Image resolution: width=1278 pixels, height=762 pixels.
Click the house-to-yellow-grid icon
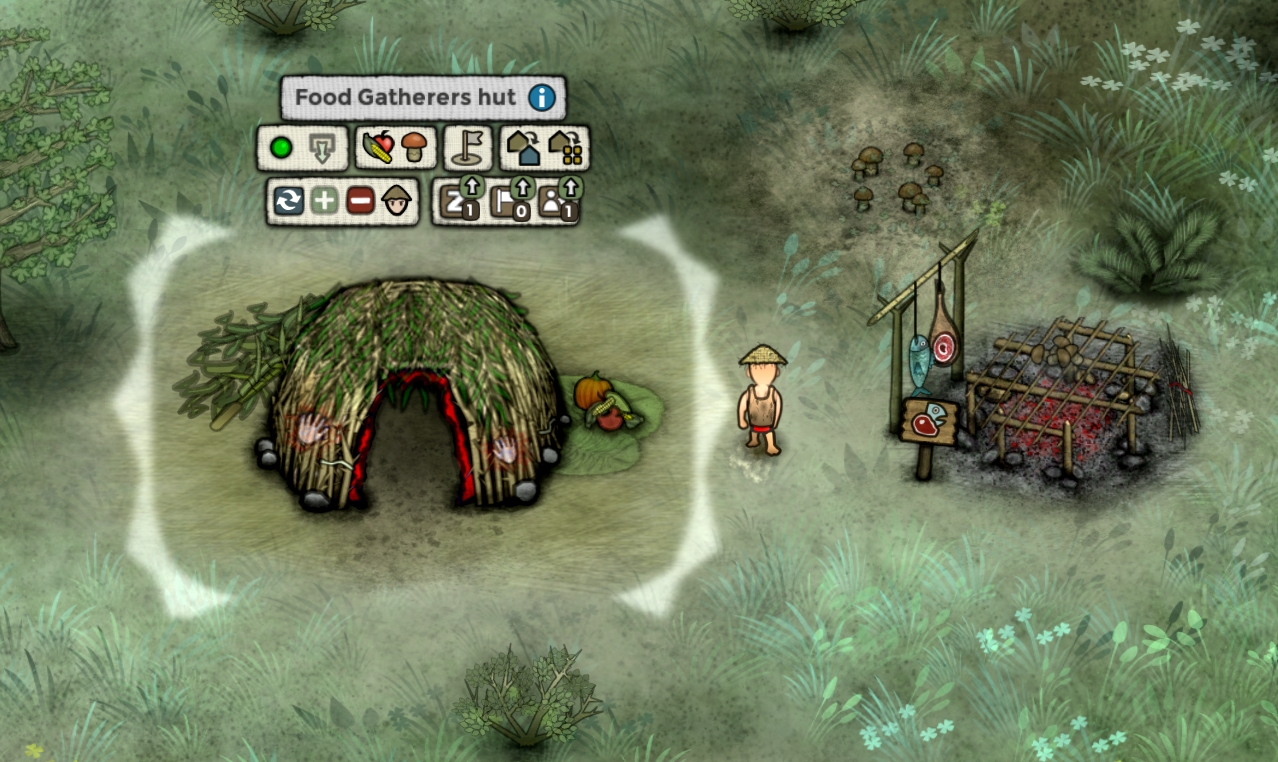click(x=566, y=149)
